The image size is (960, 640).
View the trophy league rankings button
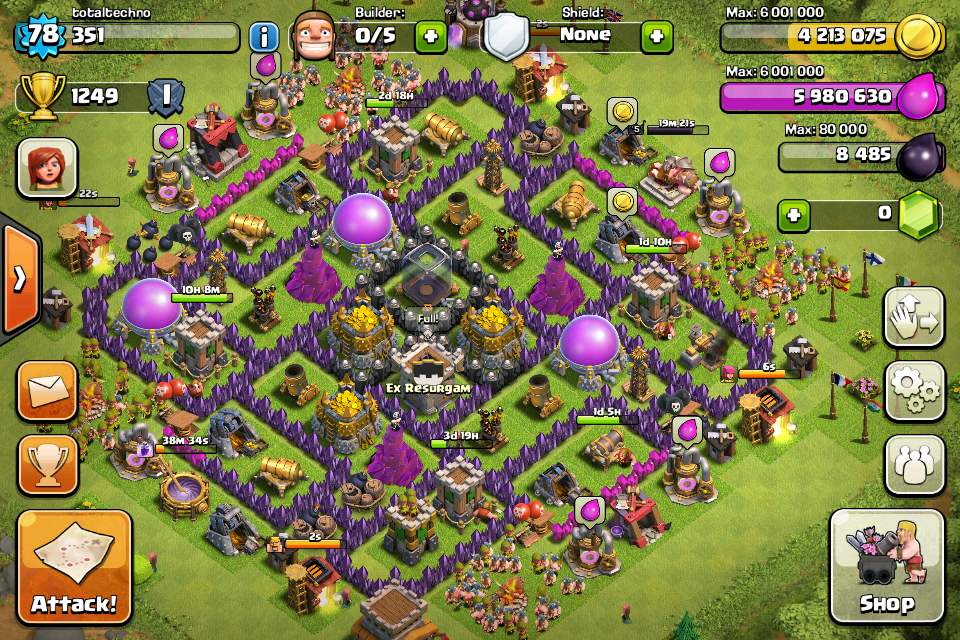point(47,463)
